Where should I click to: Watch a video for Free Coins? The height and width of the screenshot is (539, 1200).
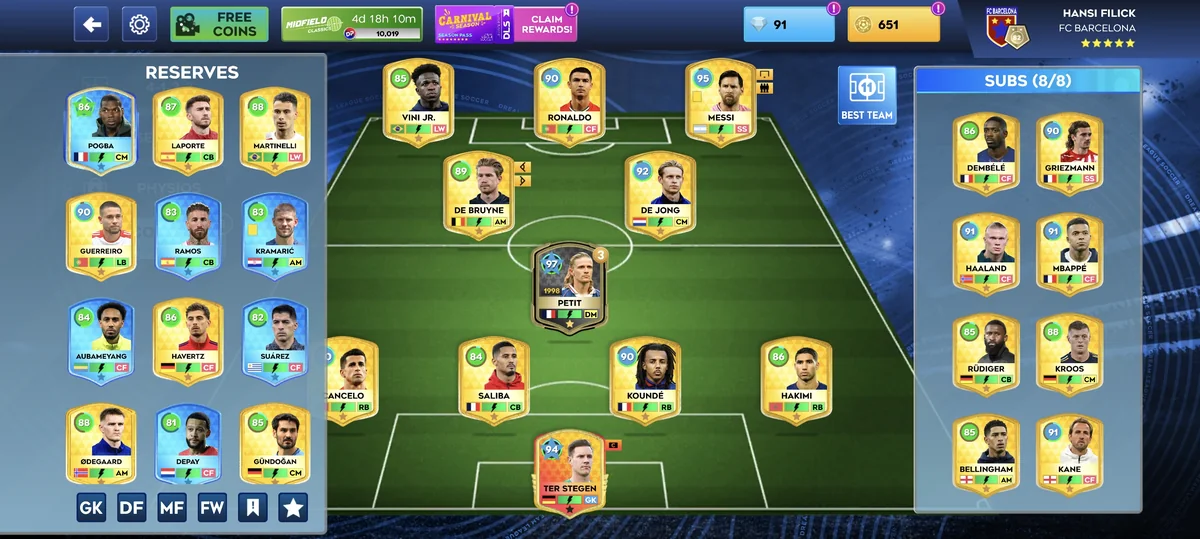219,24
